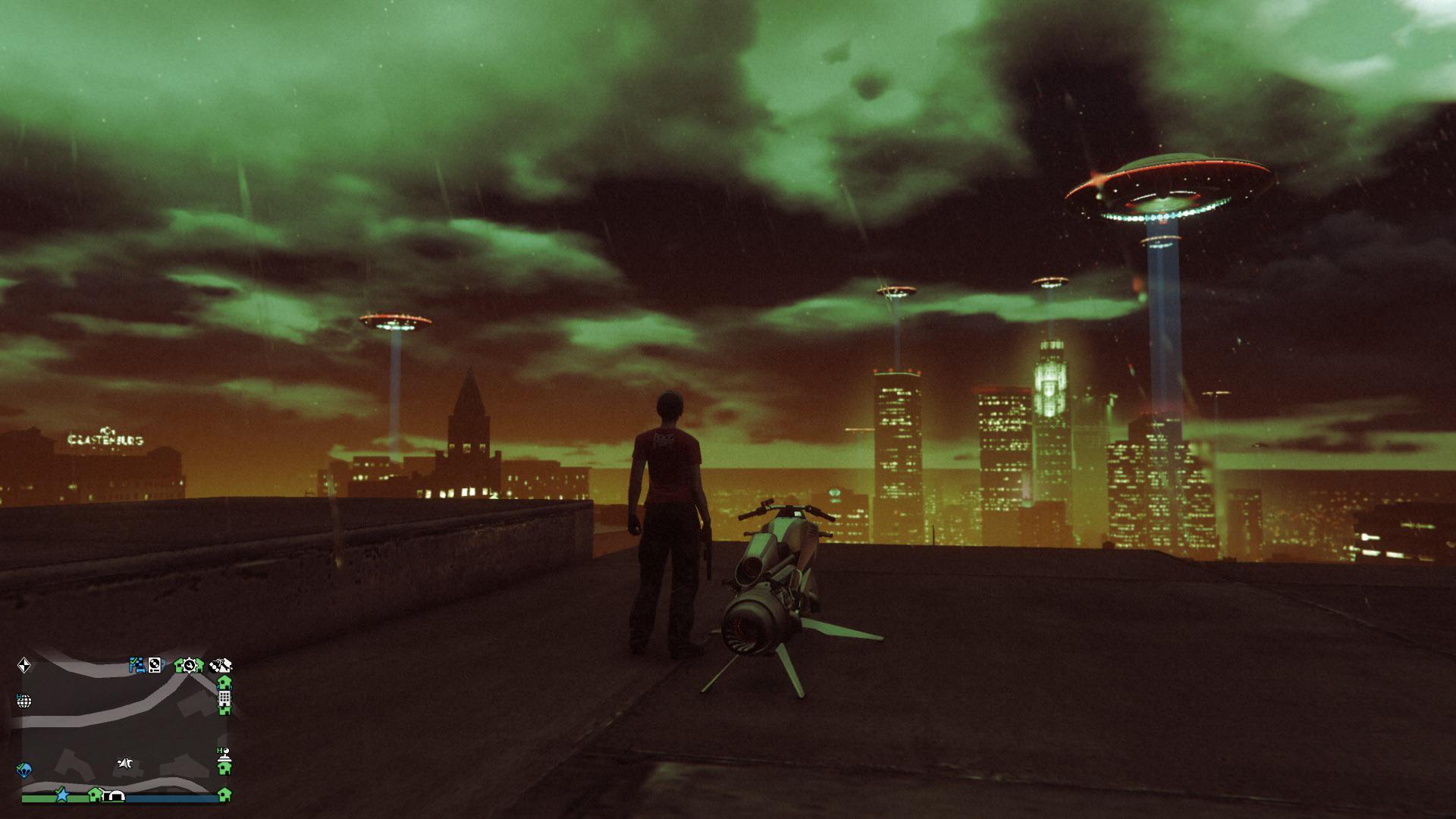Viewport: 1456px width, 819px height.
Task: Click the checkered flag race blip
Action: pyautogui.click(x=136, y=665)
